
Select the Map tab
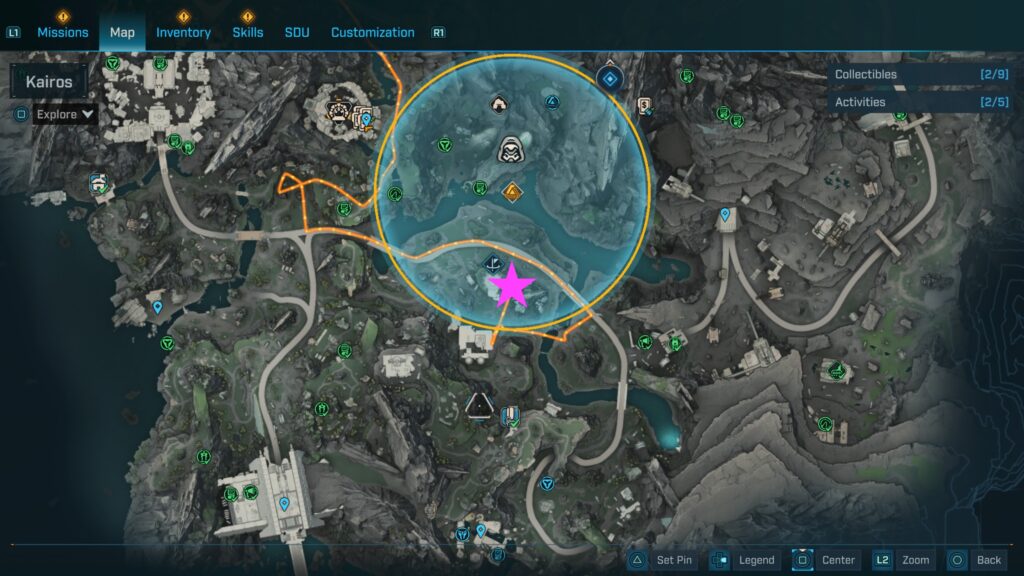click(122, 32)
